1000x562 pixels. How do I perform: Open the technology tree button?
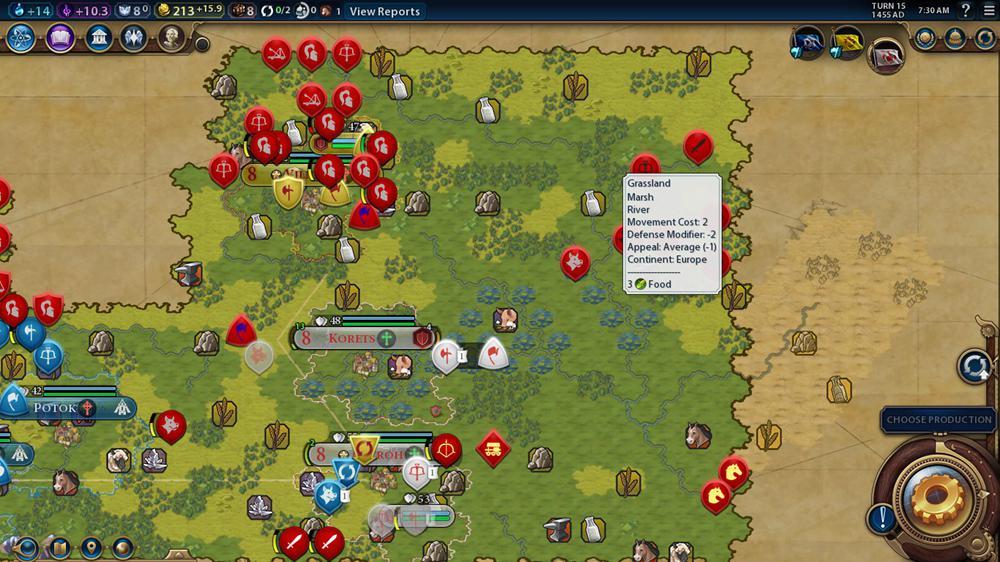click(x=22, y=38)
